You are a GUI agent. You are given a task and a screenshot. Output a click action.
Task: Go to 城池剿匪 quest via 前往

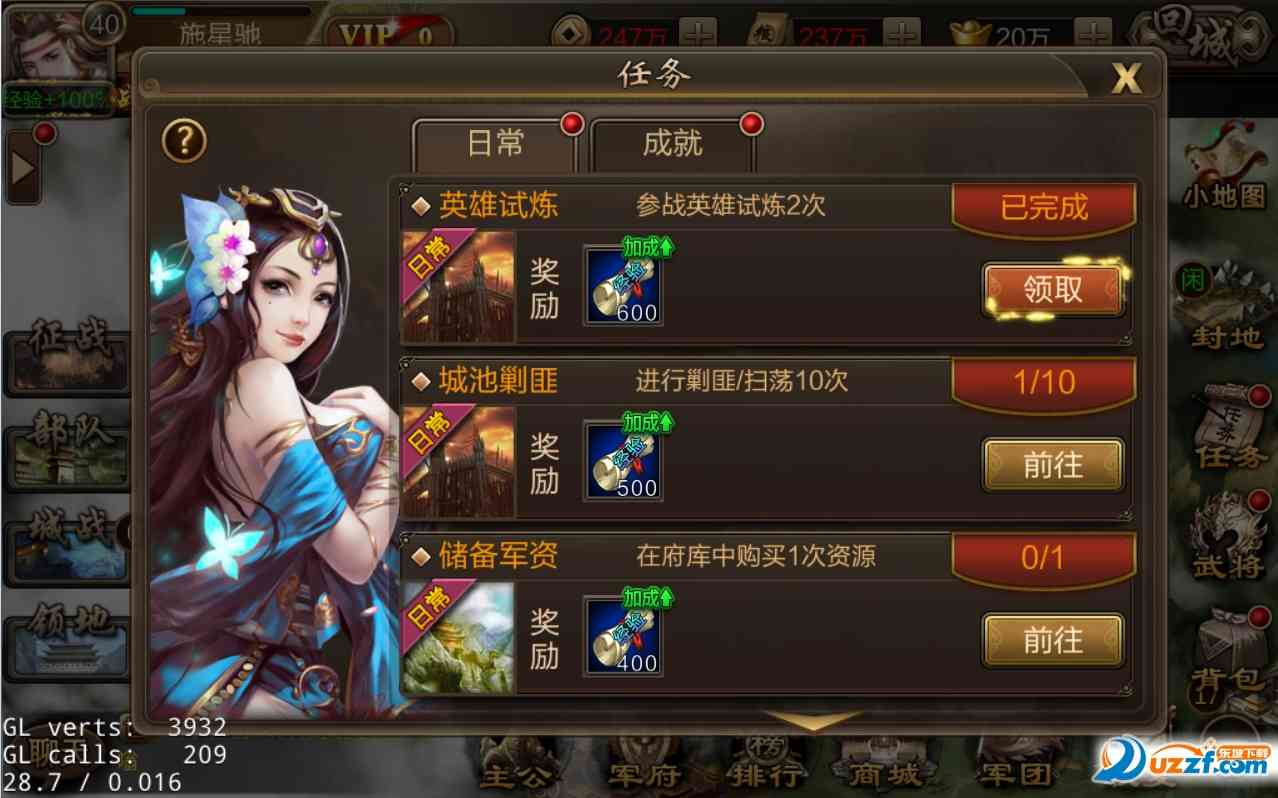coord(1053,465)
